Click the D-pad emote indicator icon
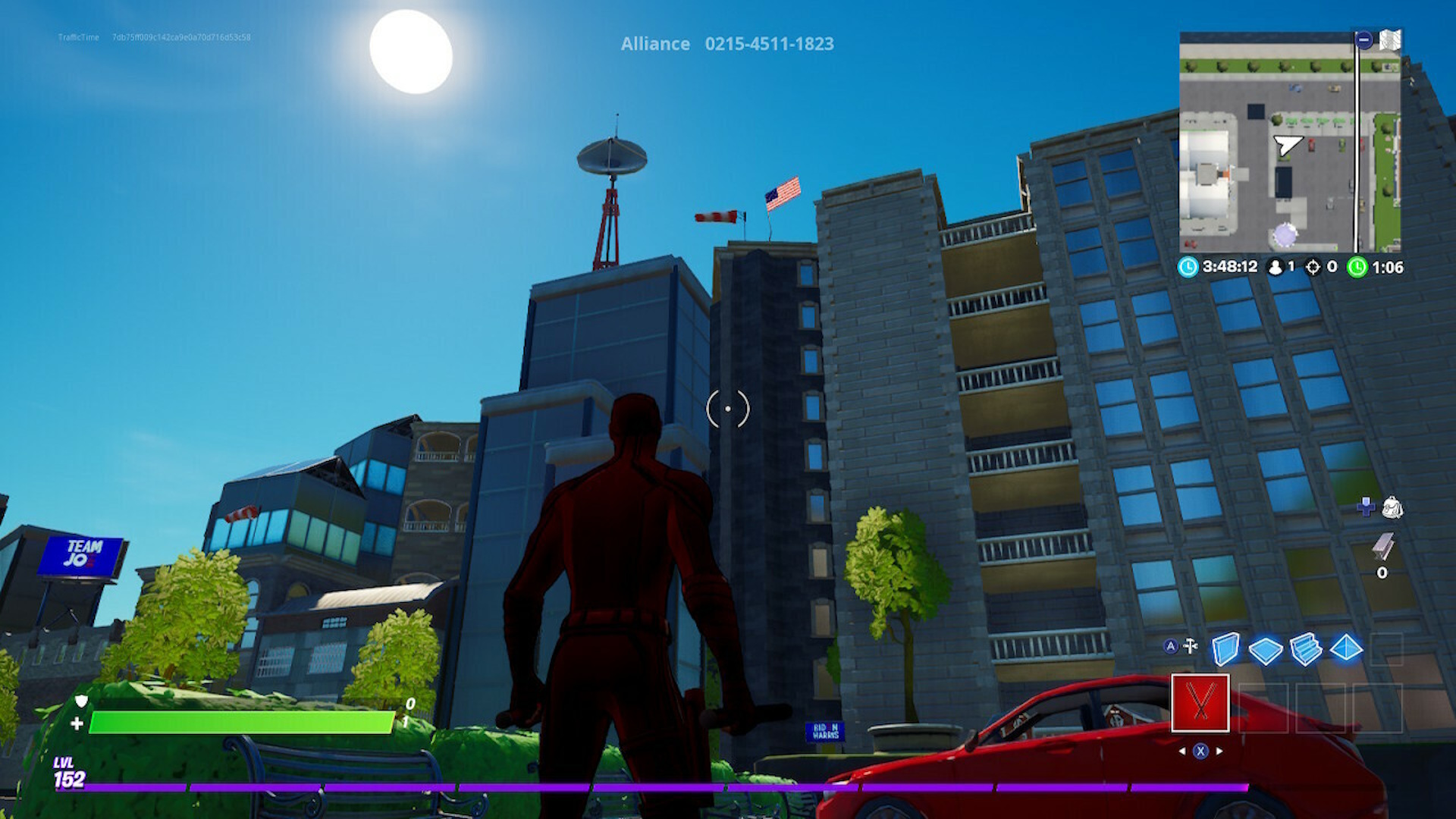Screen dimensions: 1456x819 pos(1366,507)
